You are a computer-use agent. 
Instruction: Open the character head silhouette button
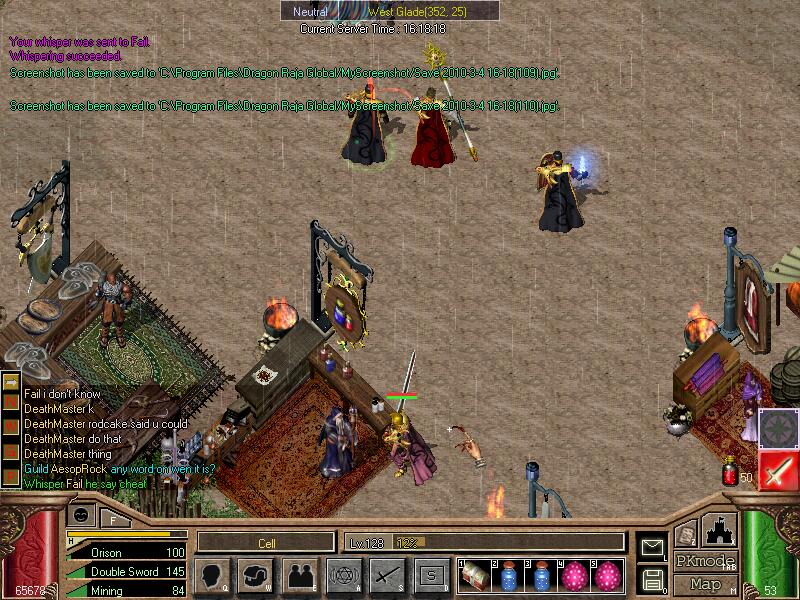coord(212,575)
